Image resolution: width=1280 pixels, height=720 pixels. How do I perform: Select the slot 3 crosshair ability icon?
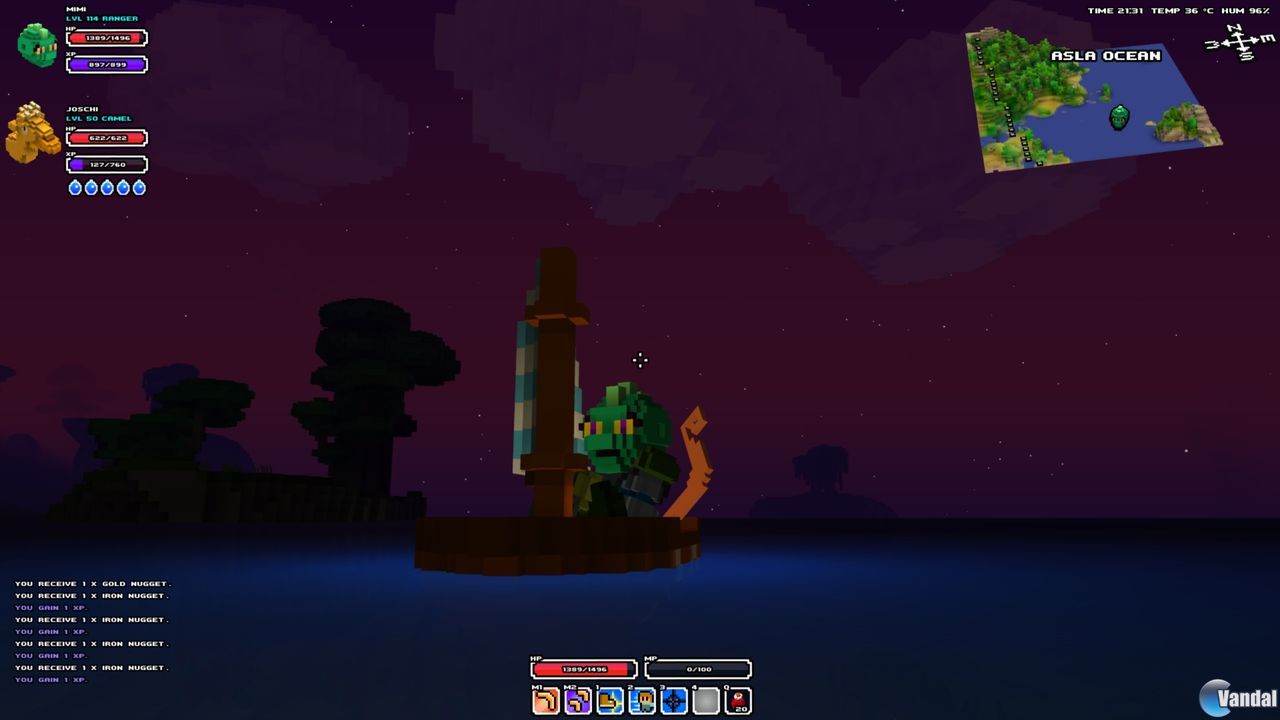(672, 700)
